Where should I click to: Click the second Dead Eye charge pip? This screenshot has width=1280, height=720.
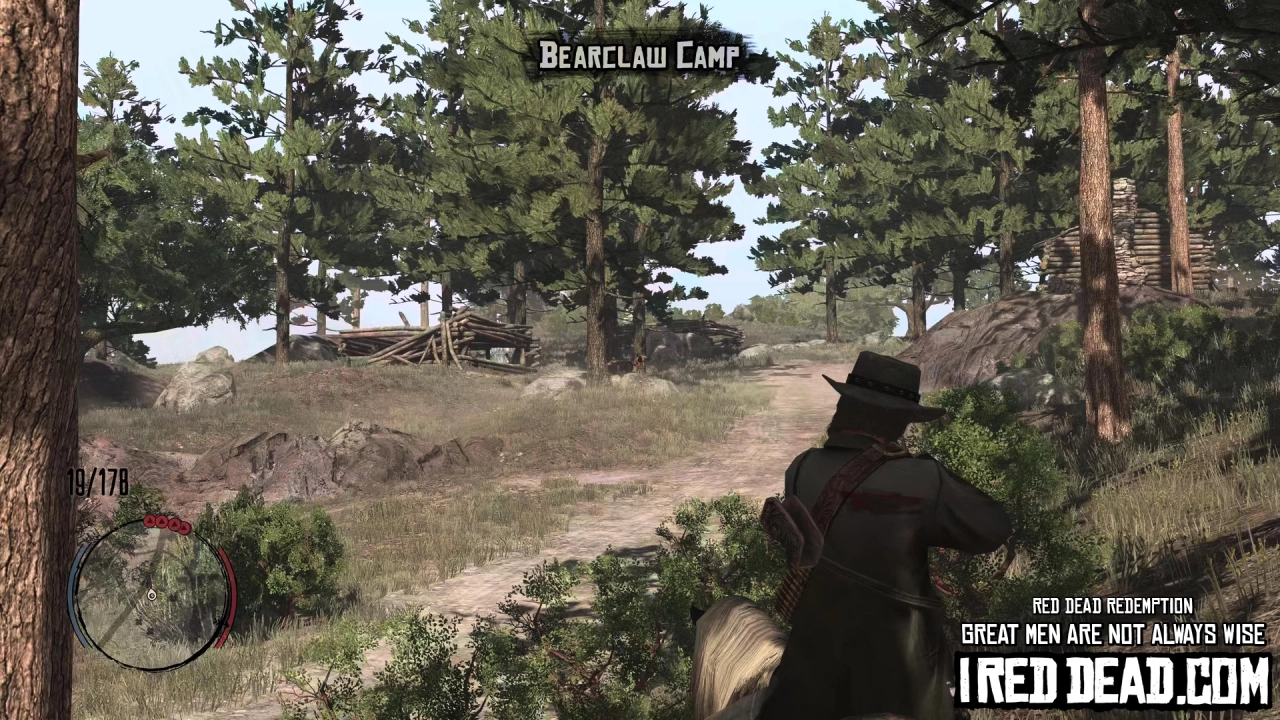[x=161, y=522]
